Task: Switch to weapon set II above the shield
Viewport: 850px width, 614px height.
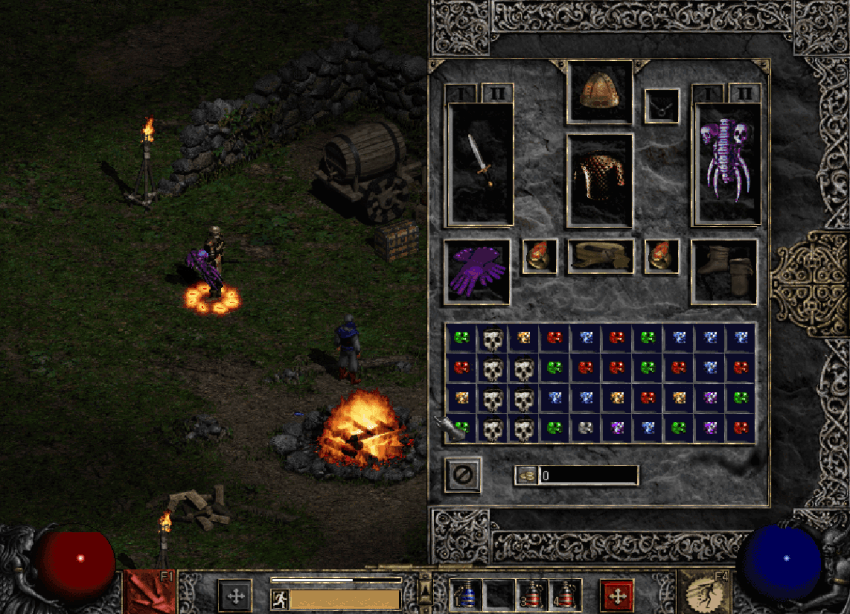Action: pos(744,93)
